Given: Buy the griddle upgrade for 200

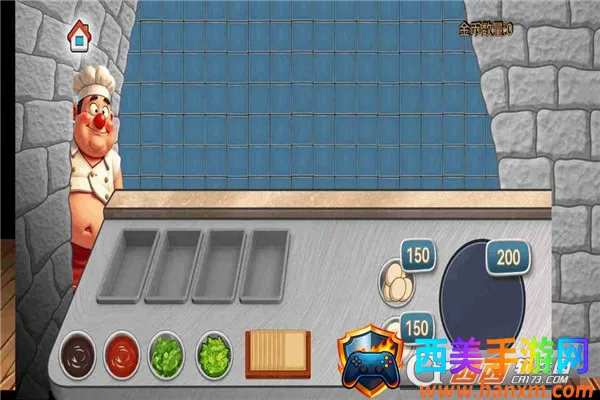Looking at the screenshot, I should [508, 259].
